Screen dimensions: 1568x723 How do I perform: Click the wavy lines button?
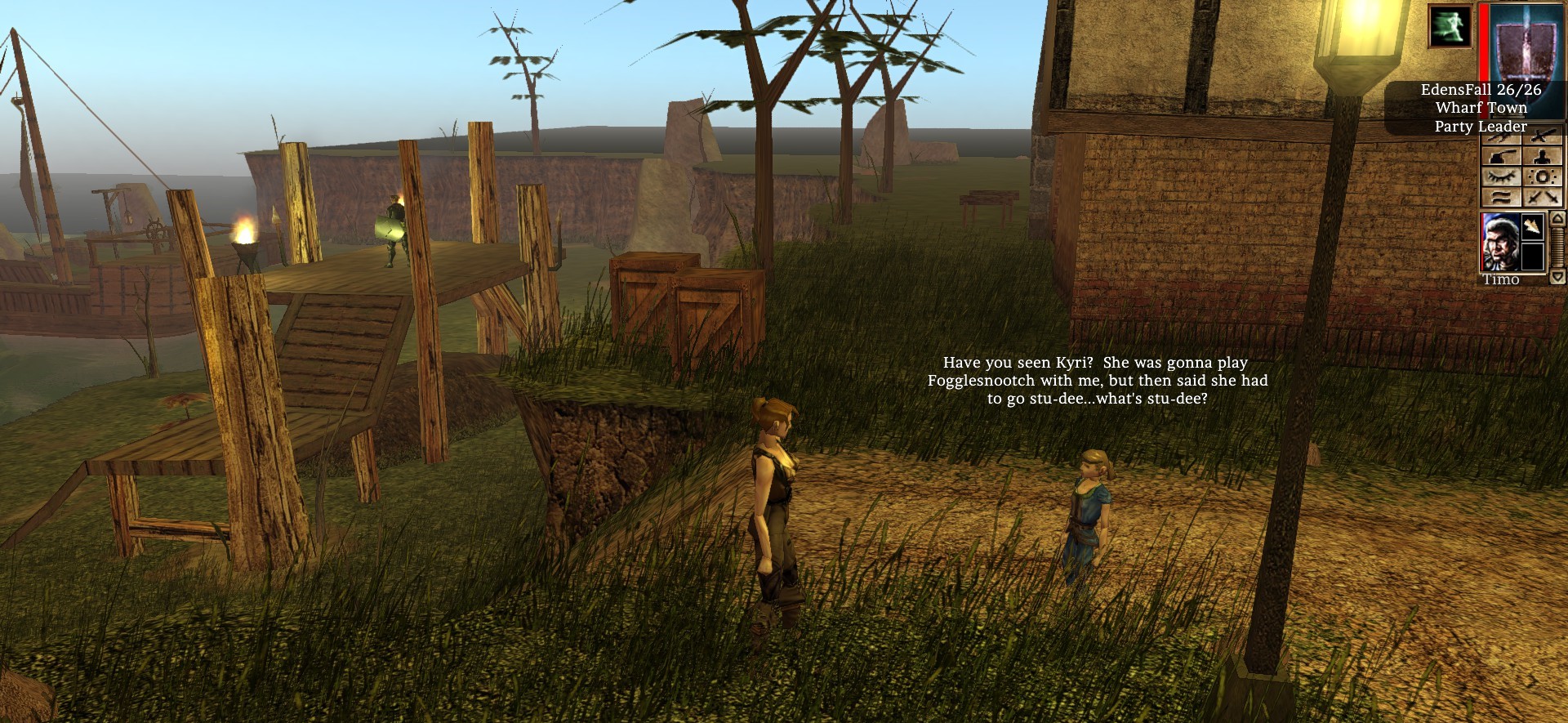tap(1501, 198)
